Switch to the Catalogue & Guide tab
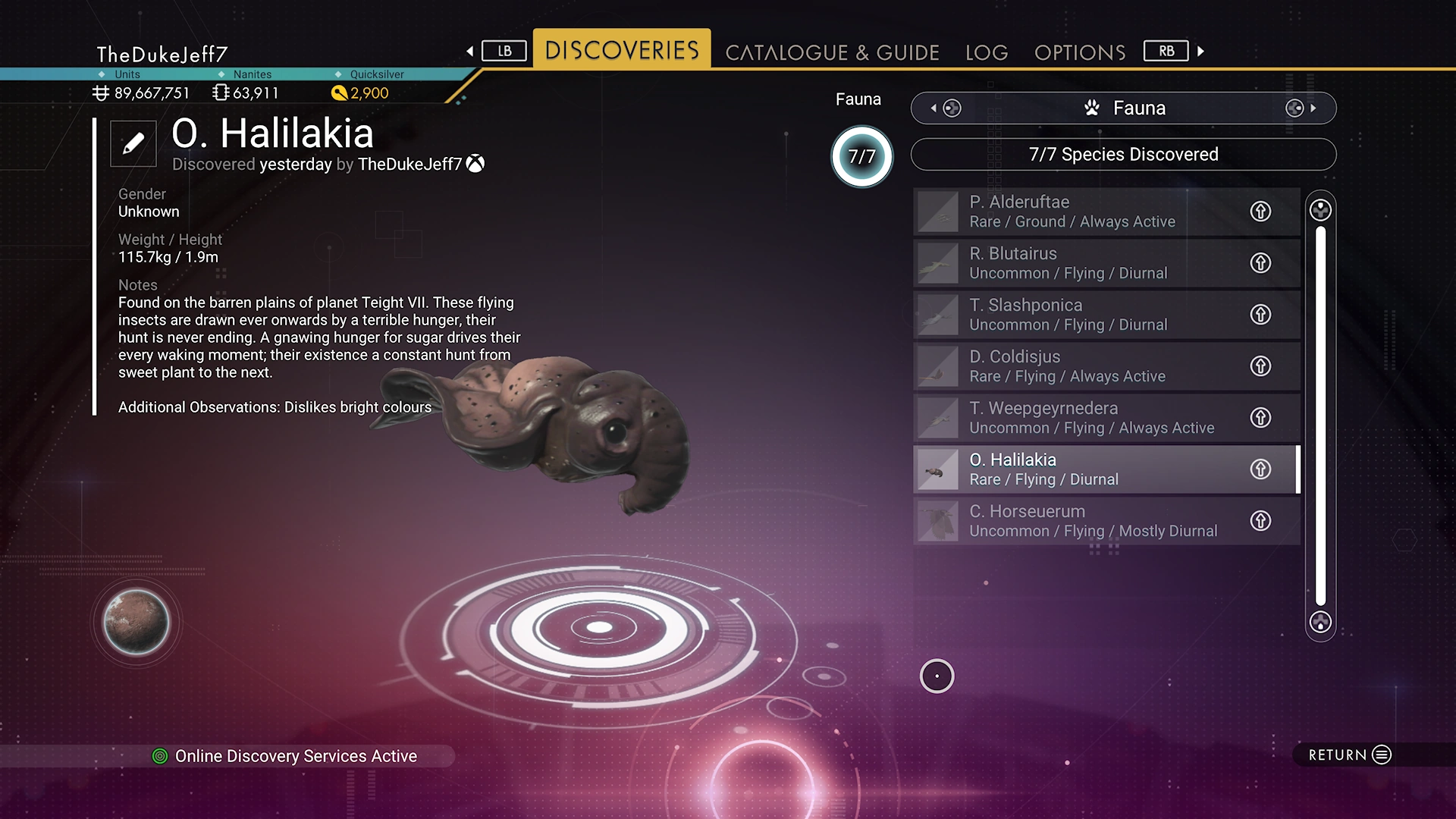 coord(832,52)
